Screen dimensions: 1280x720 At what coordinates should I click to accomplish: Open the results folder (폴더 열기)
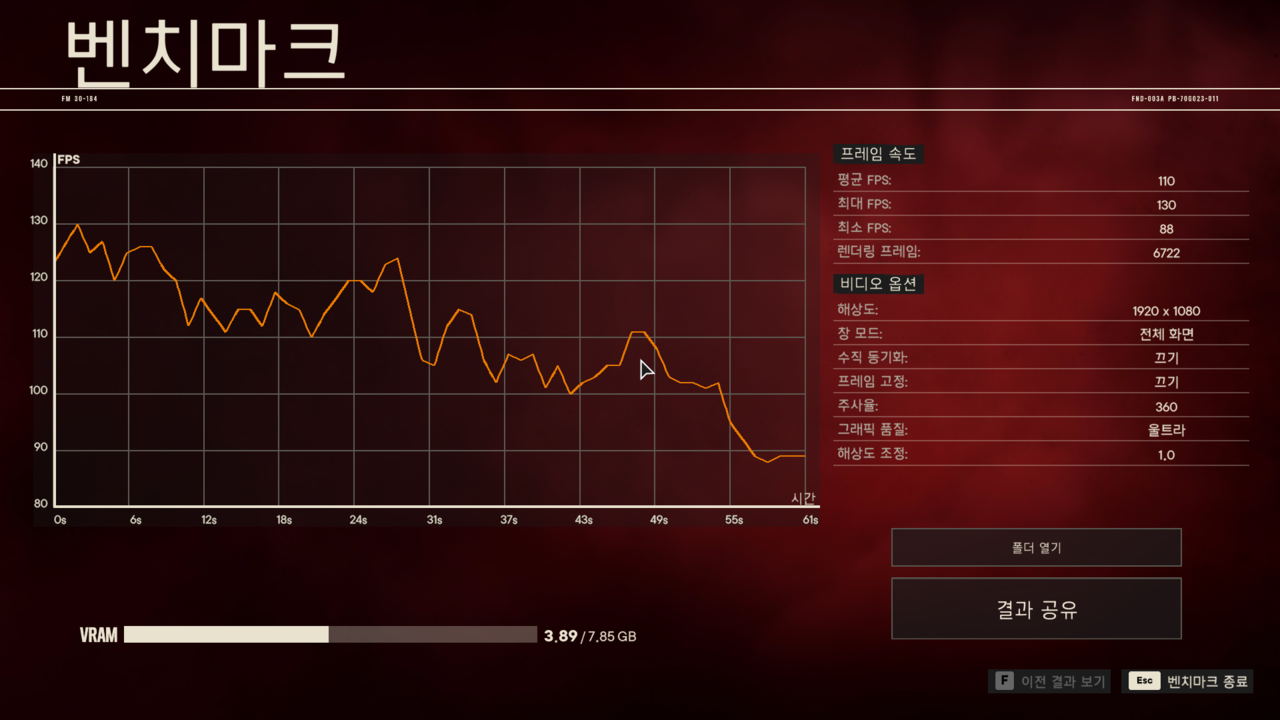(1036, 548)
